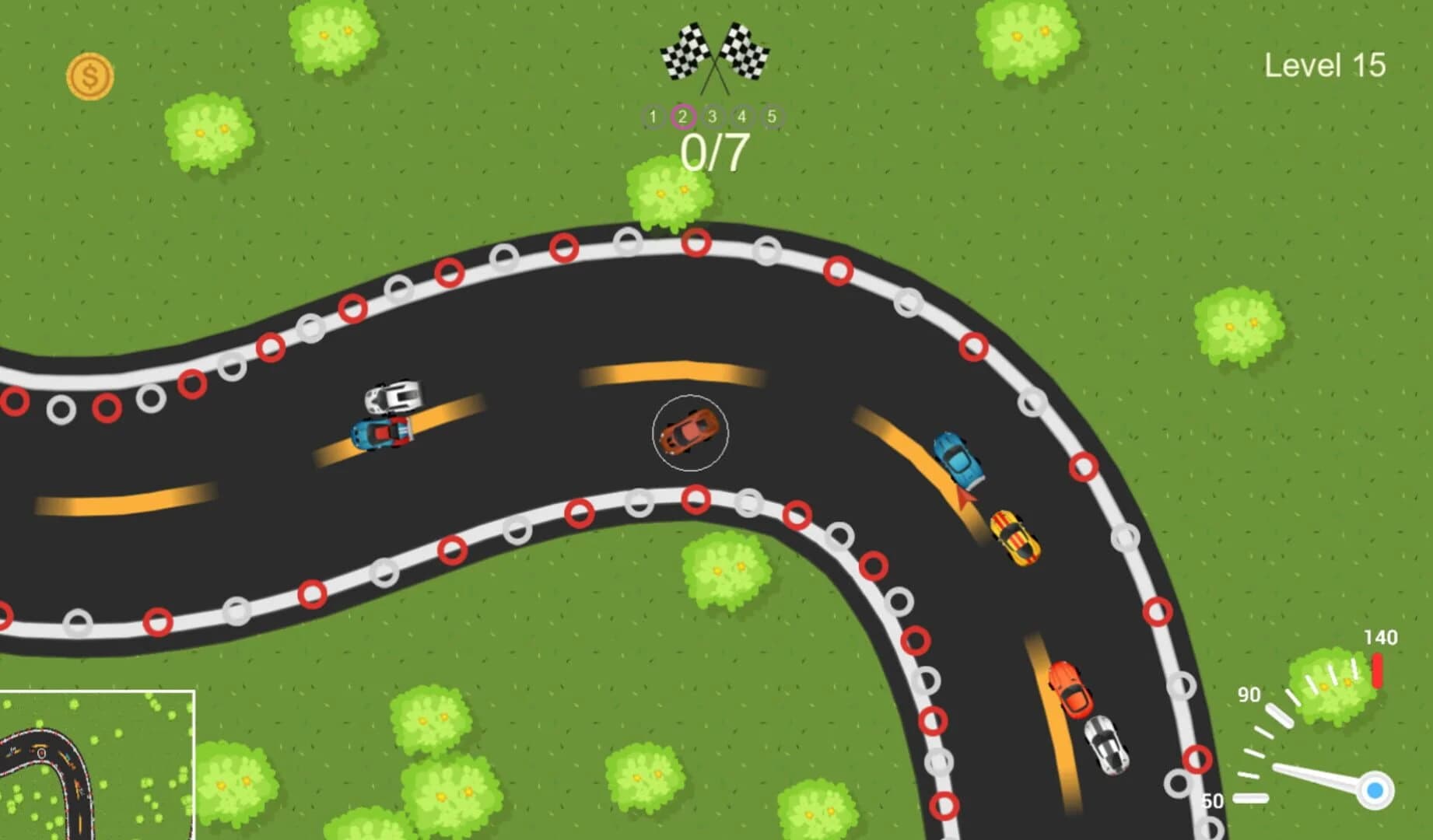Select lap indicator number 1
1433x840 pixels.
click(652, 117)
